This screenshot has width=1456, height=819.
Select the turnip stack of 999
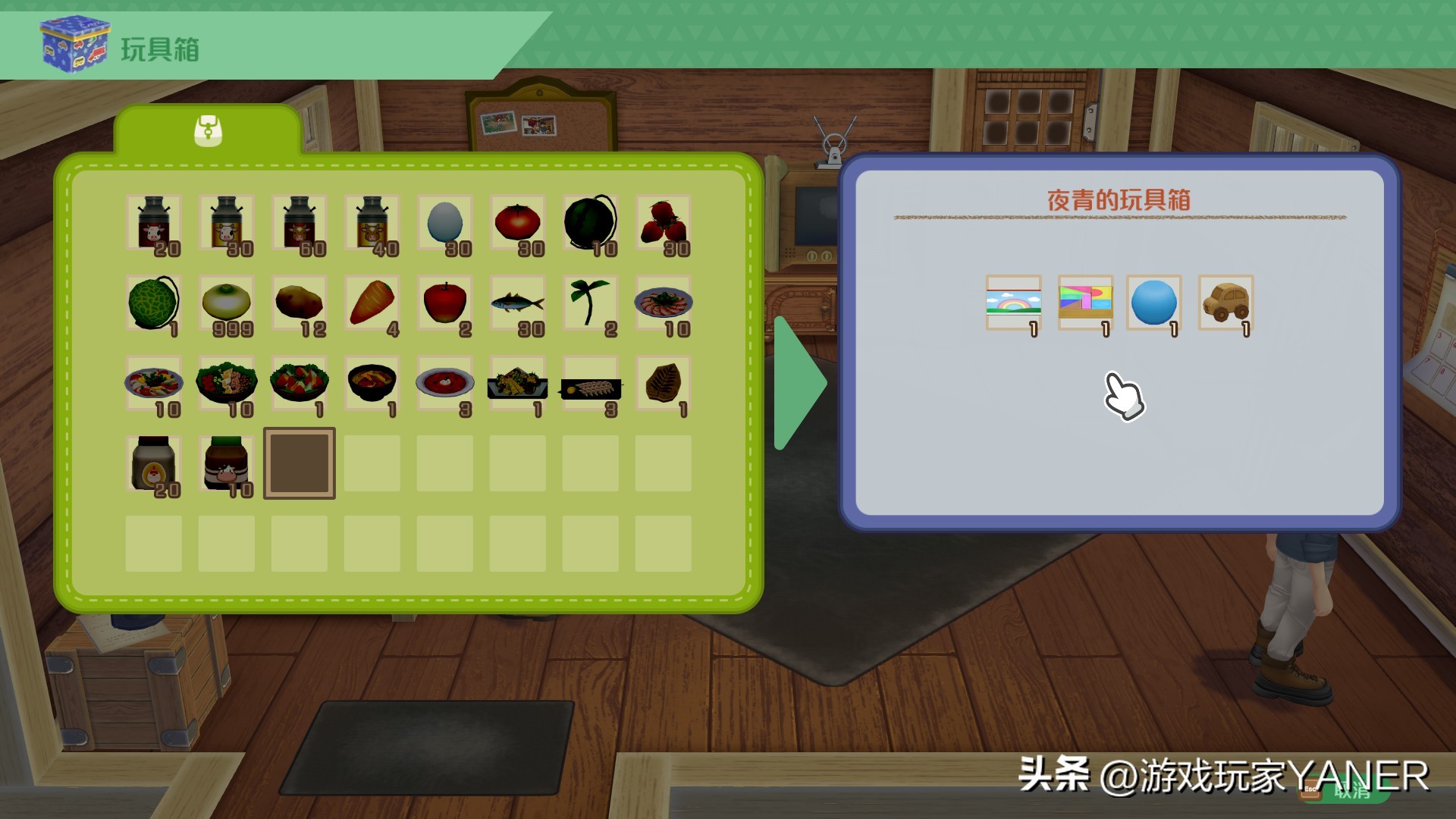click(x=226, y=303)
